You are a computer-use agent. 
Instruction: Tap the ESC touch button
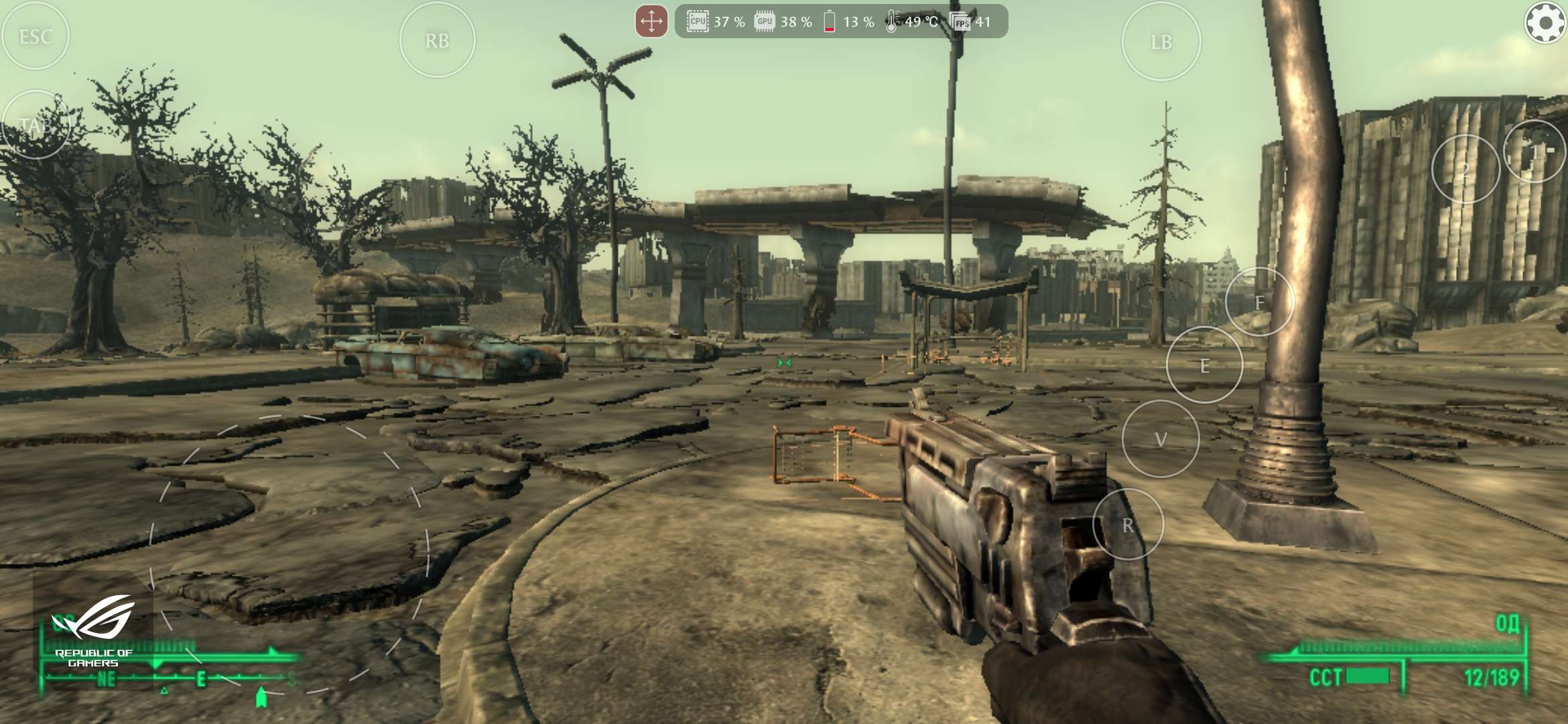[x=36, y=36]
